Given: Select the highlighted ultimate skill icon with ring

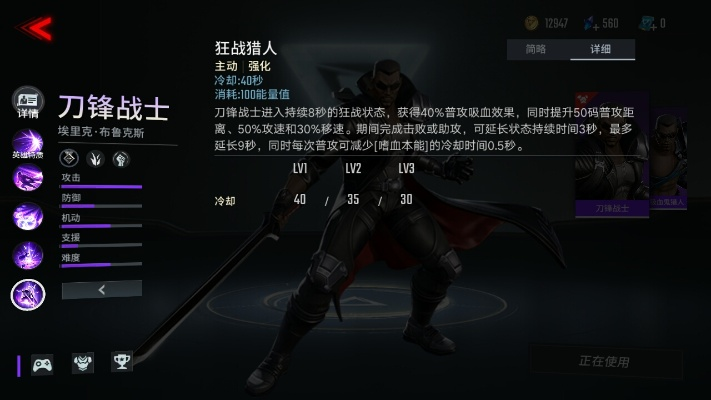Looking at the screenshot, I should (x=27, y=294).
